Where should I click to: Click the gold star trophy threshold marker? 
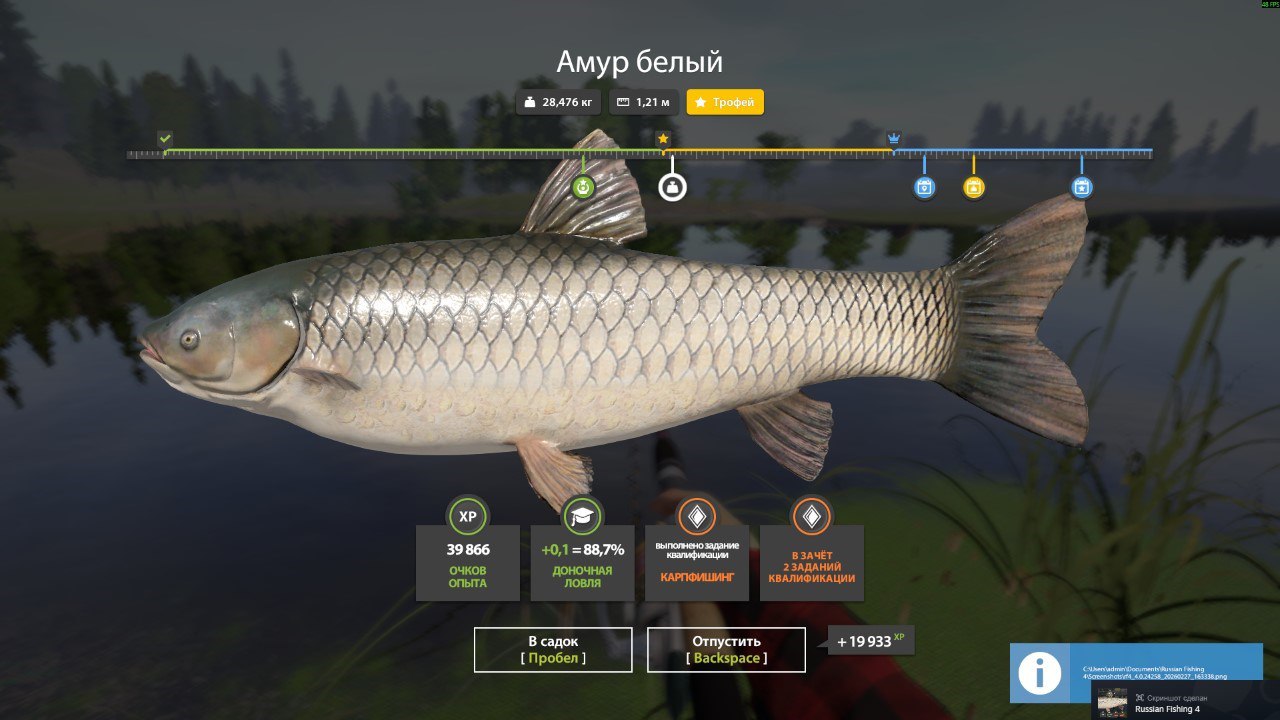(662, 138)
